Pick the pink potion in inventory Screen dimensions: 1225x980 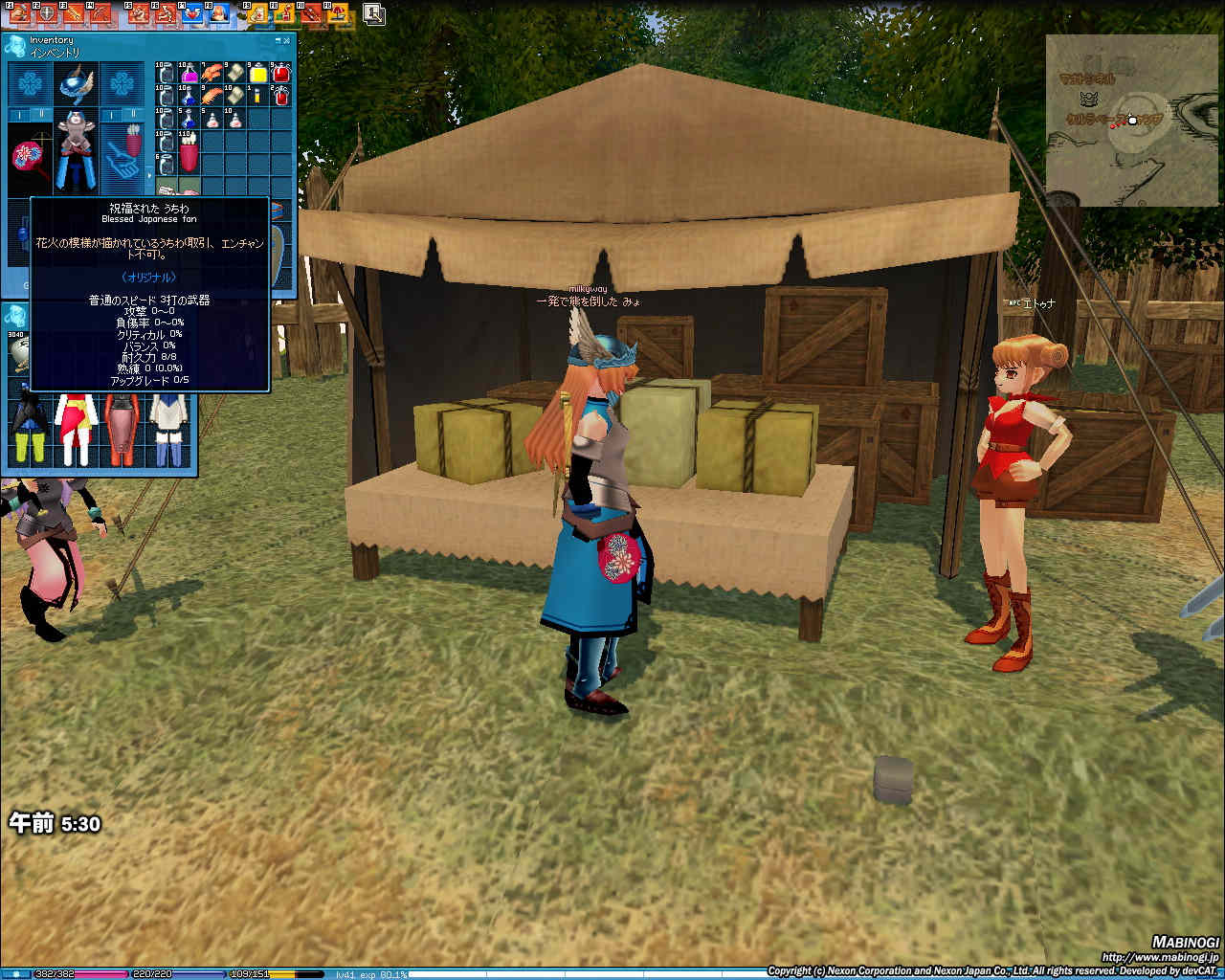[189, 74]
